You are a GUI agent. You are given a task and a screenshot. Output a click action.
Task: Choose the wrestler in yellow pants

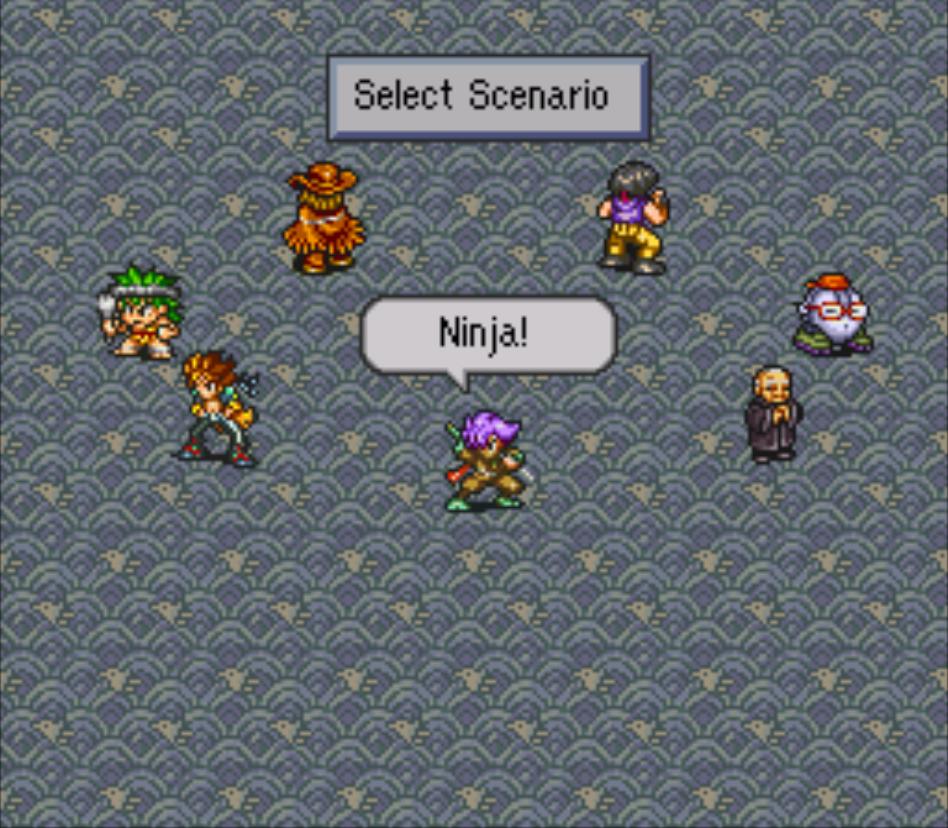[632, 217]
